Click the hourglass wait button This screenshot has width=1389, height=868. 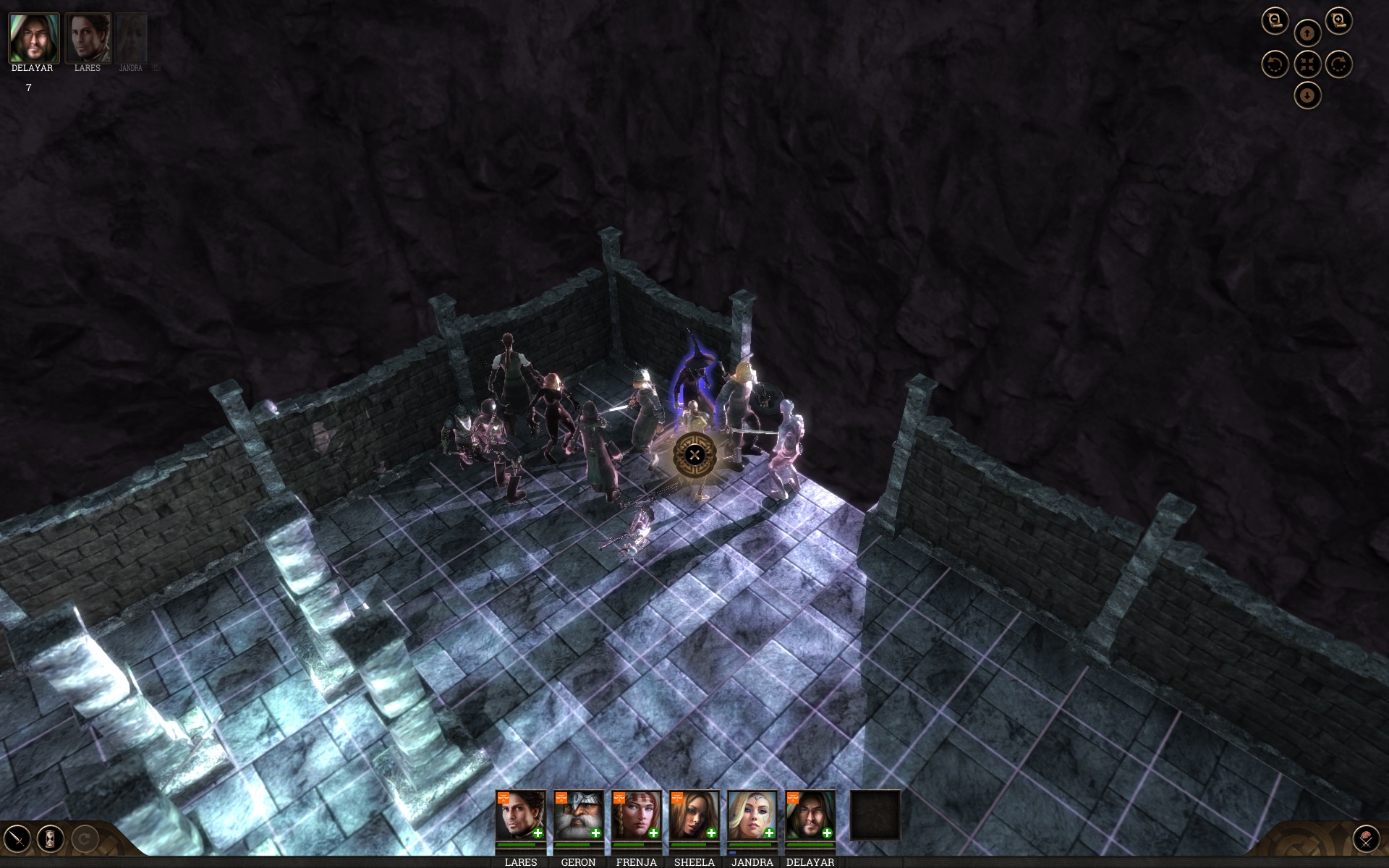point(51,839)
